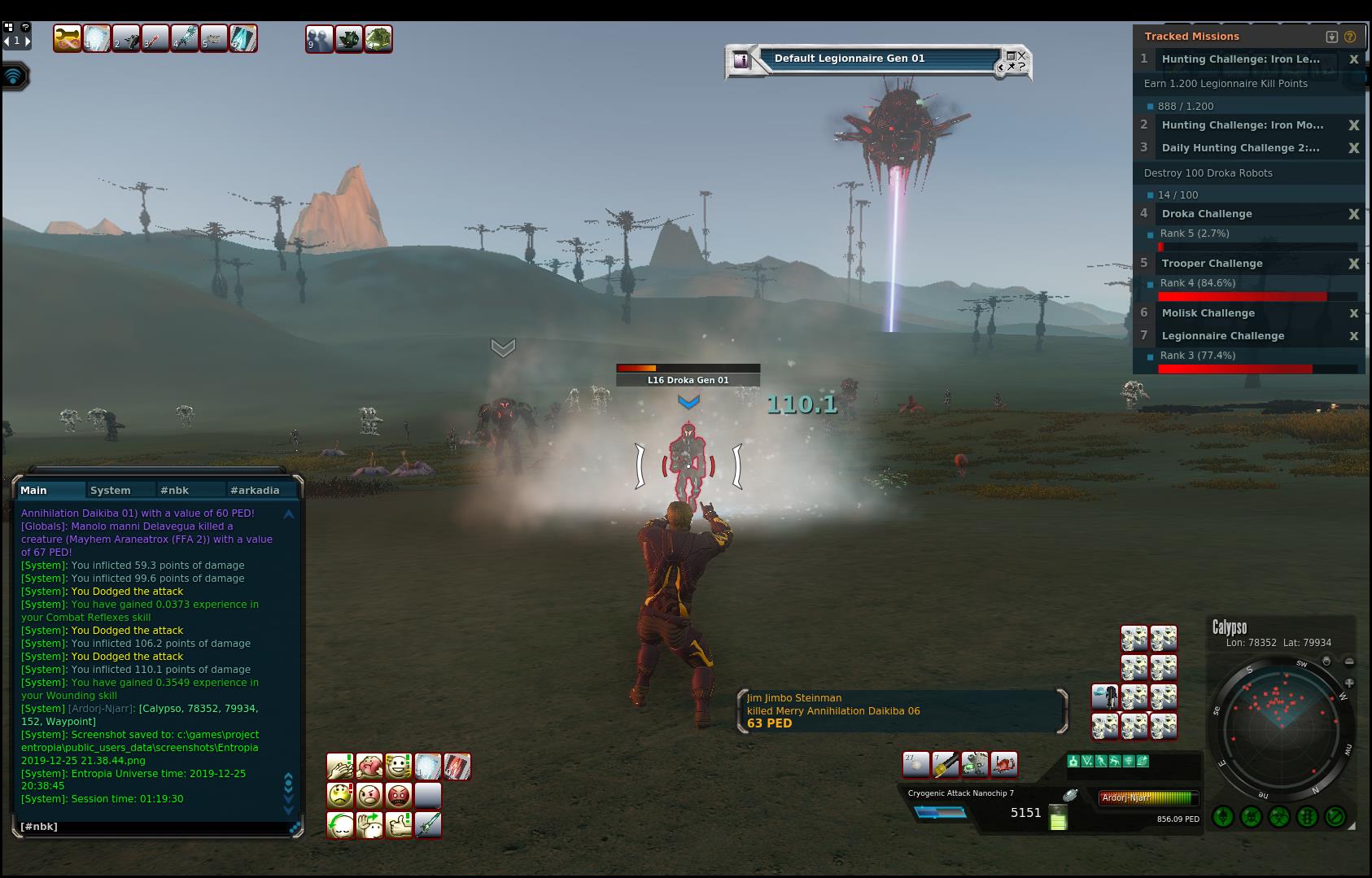This screenshot has height=878, width=1372.
Task: Zoom in the radar with plus button
Action: pos(1348,683)
